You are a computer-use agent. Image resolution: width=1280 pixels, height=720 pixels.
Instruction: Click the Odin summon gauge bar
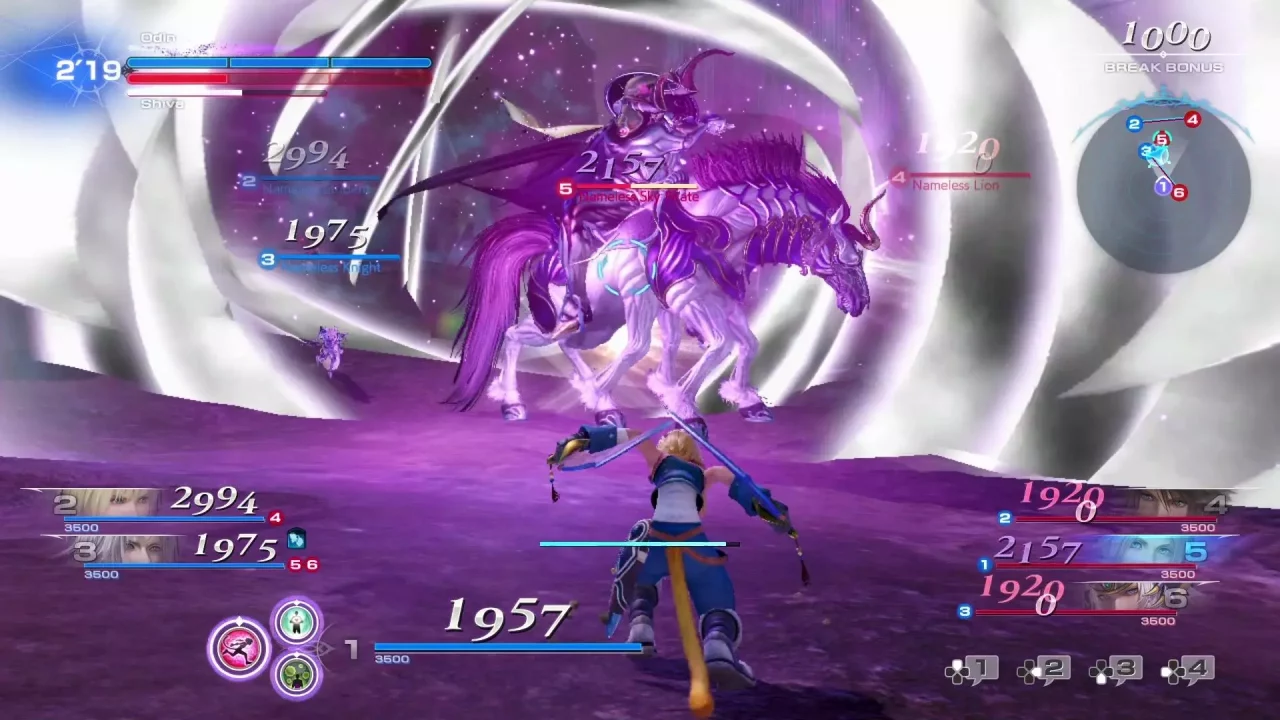(278, 62)
